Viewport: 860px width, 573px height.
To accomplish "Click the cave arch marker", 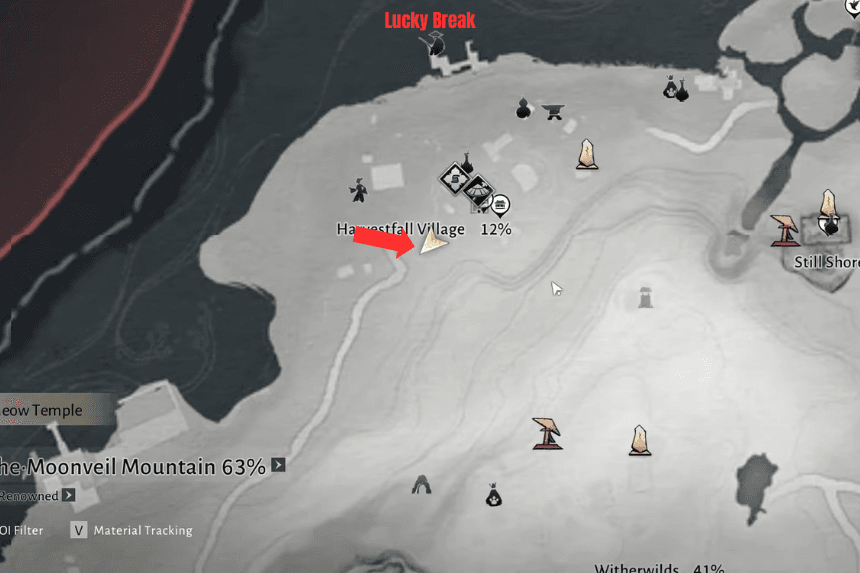I will click(x=421, y=485).
